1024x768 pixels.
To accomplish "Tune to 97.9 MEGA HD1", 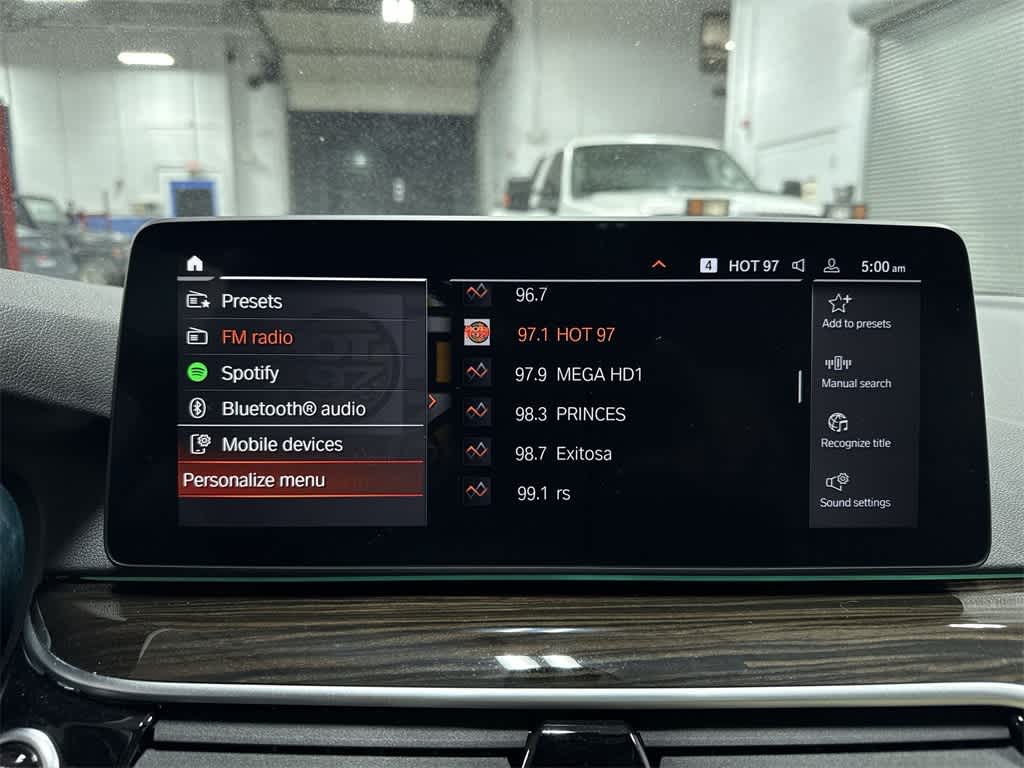I will tap(578, 374).
